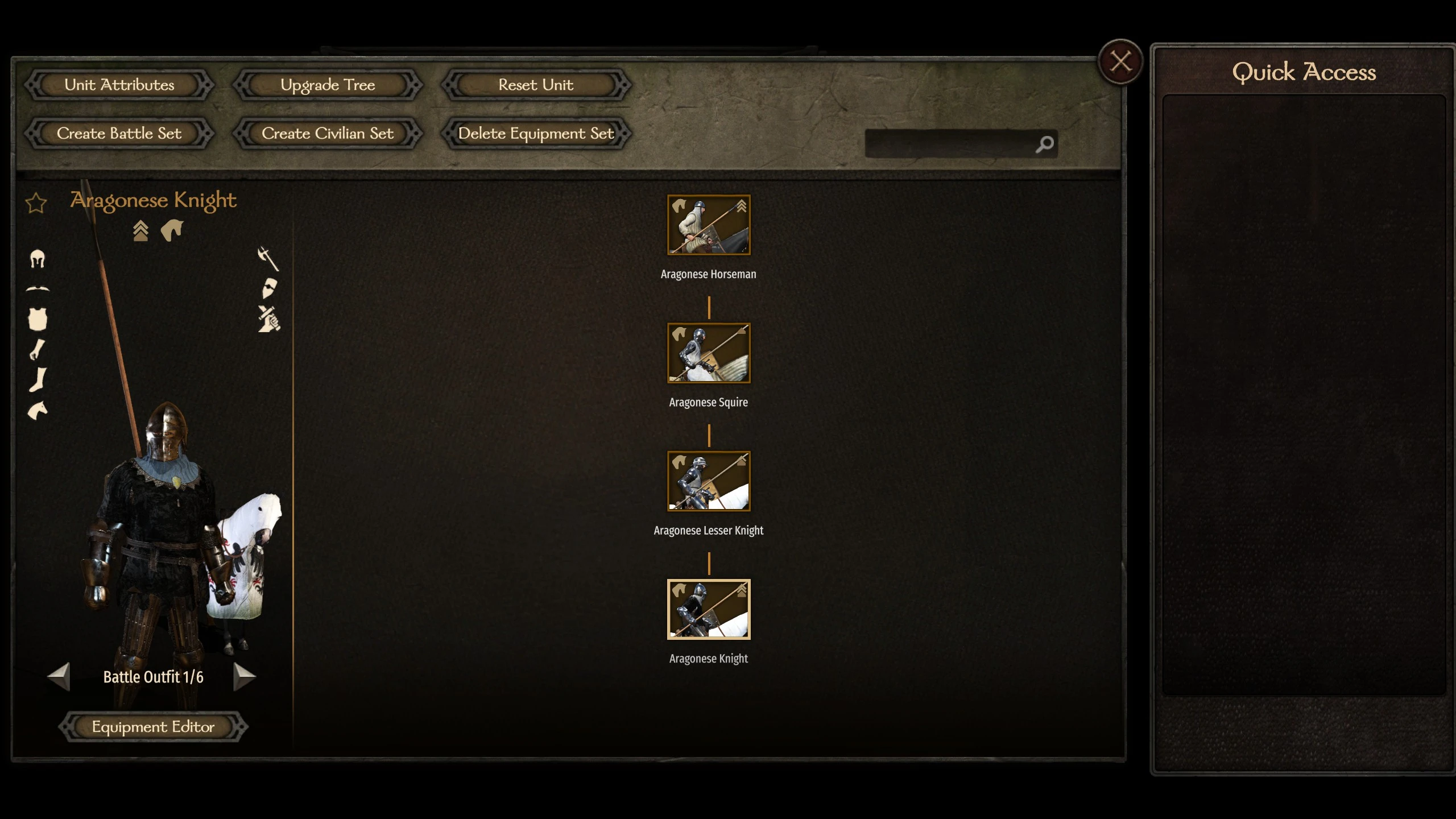Select the horse mount slot icon
1456x819 pixels.
tap(38, 411)
